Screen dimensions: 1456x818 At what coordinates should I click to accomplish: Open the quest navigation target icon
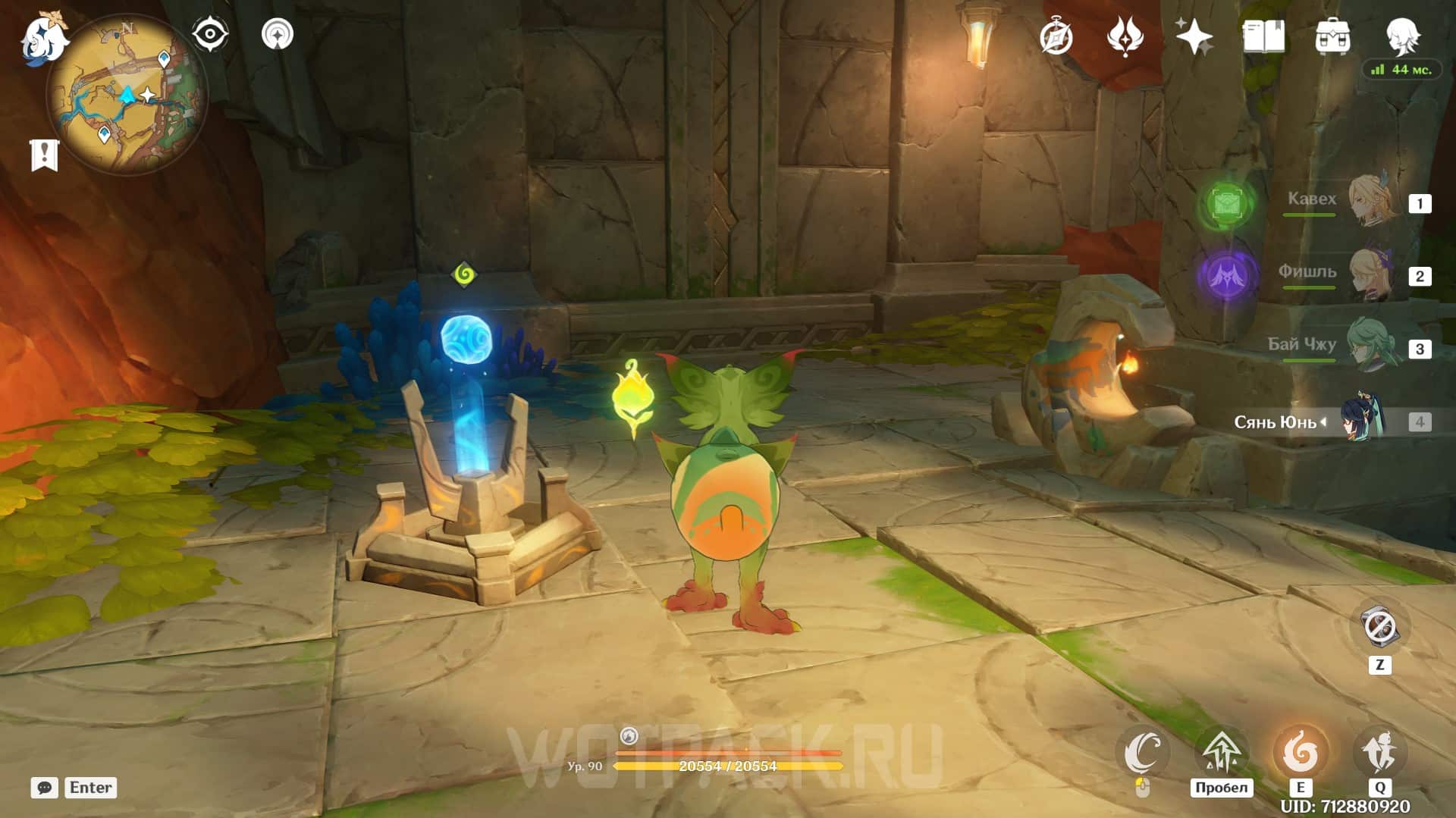(277, 35)
